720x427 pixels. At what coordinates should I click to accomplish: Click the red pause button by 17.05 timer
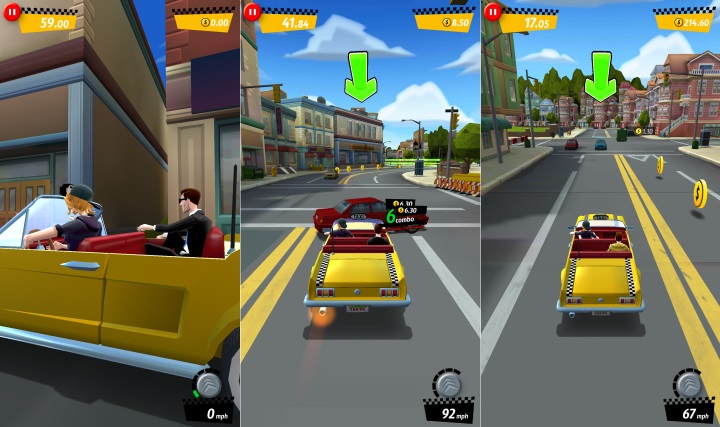coord(492,12)
